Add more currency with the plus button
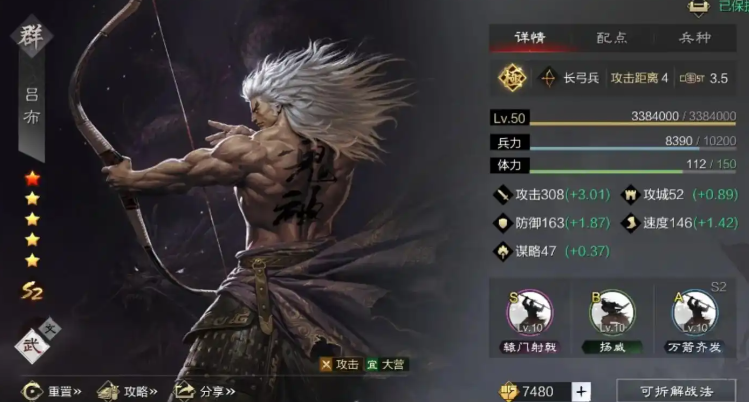 [x=582, y=391]
